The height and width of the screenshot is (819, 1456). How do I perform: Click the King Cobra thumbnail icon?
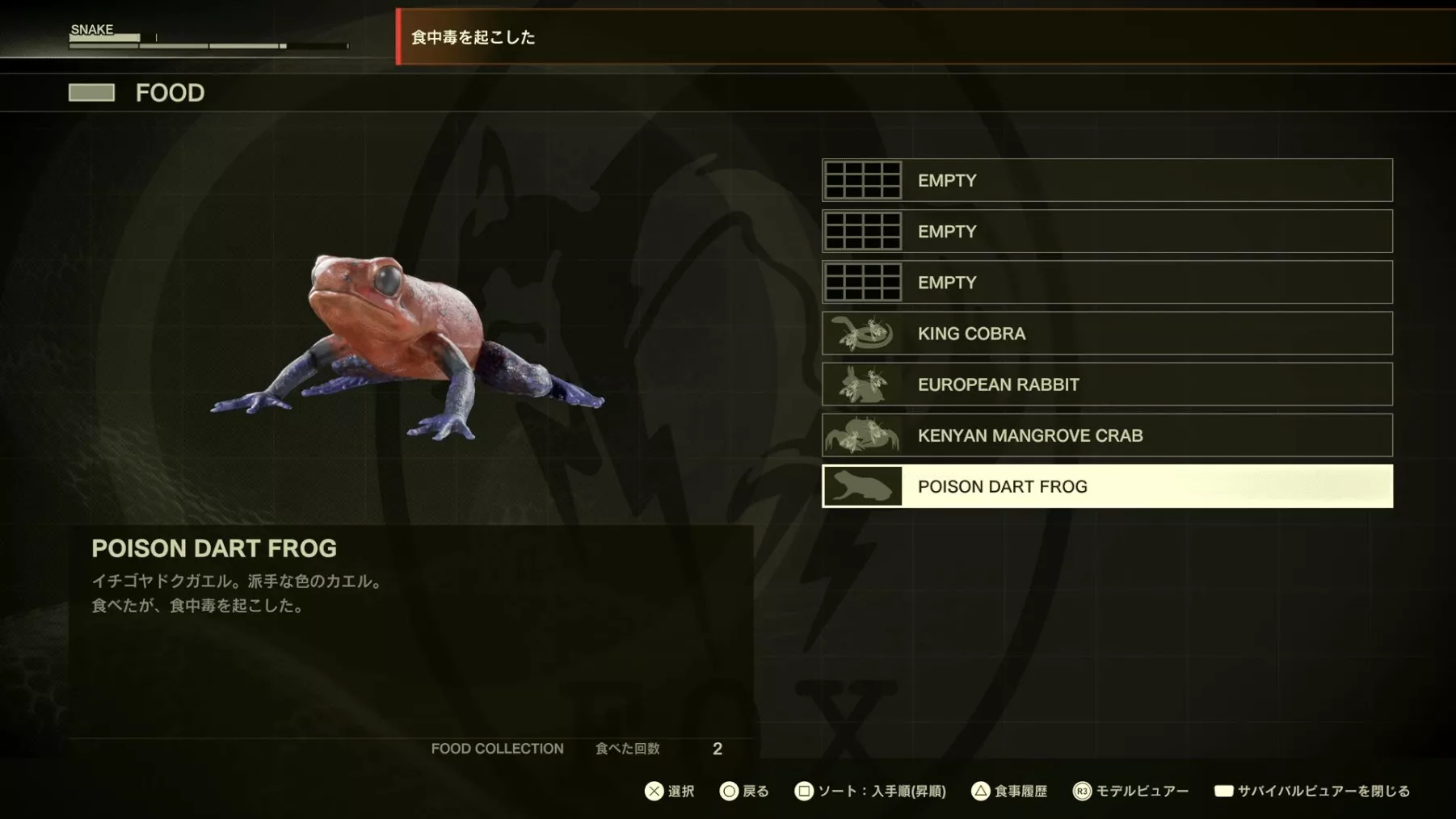click(862, 334)
